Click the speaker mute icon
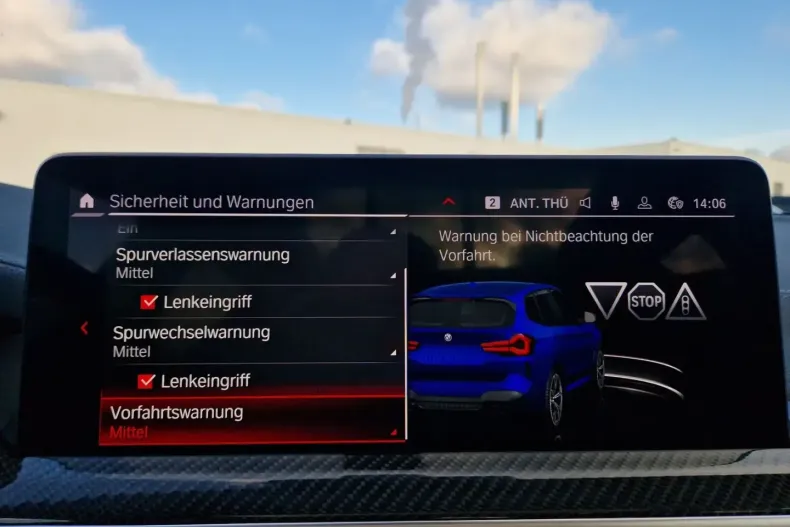The width and height of the screenshot is (790, 527). point(585,203)
